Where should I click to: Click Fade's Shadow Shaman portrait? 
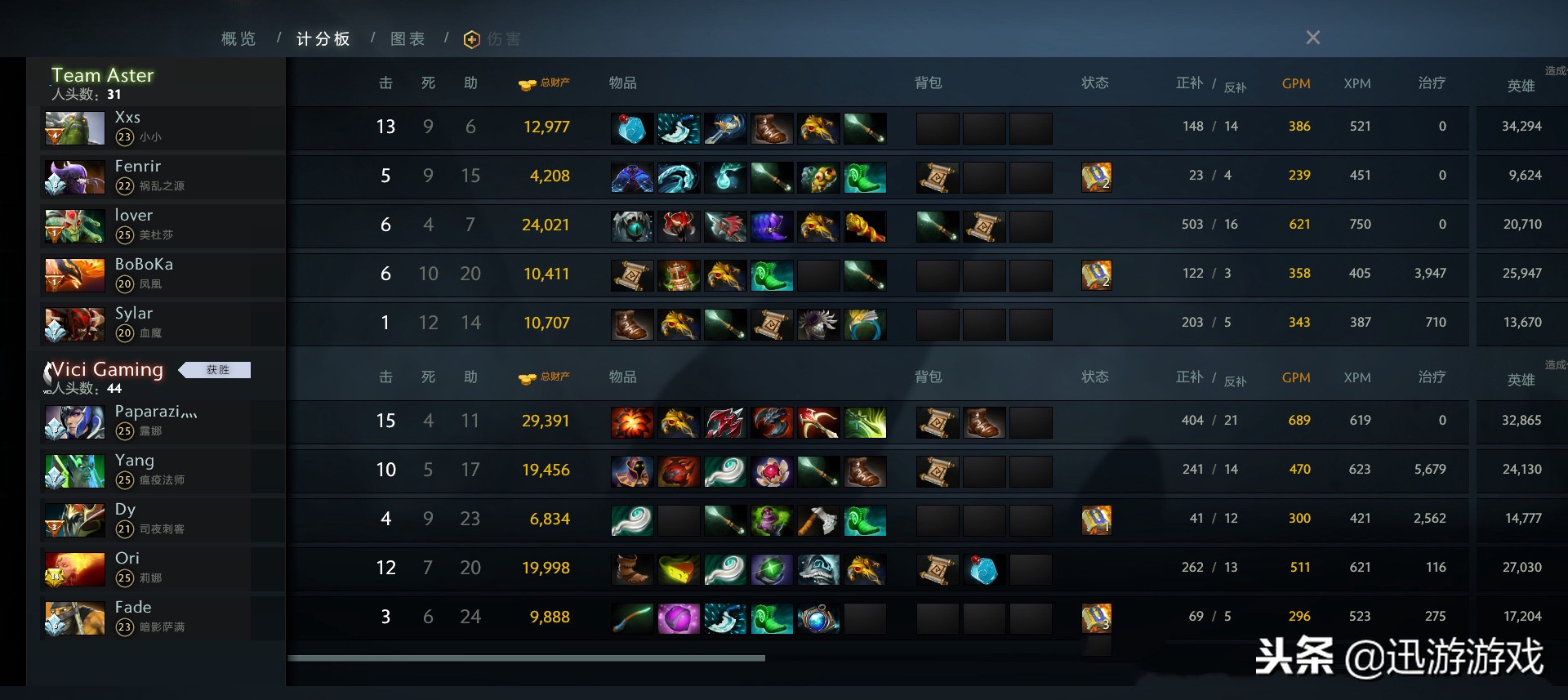(x=74, y=618)
